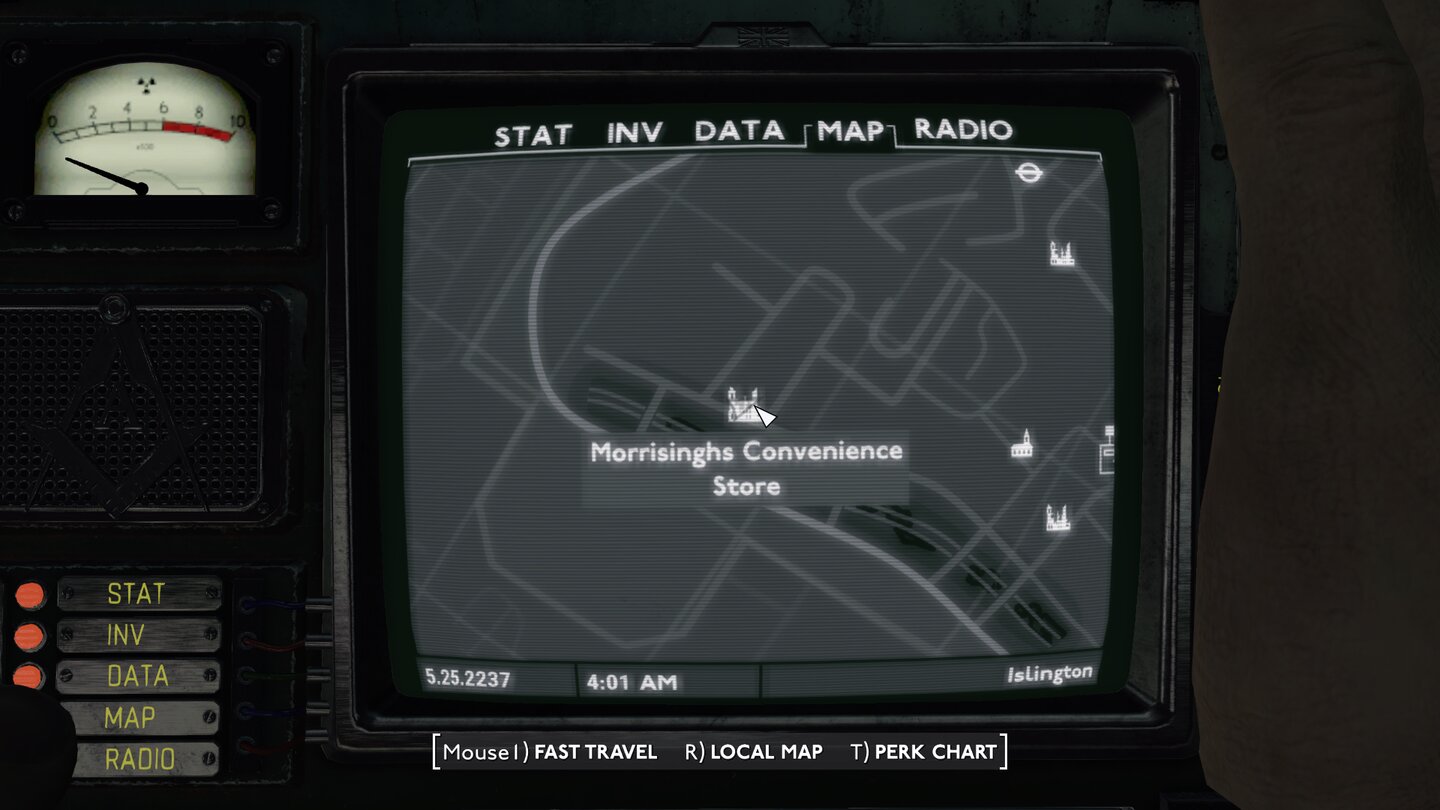Image resolution: width=1440 pixels, height=810 pixels.
Task: Click the cathedral marker in the upper right
Action: pyautogui.click(x=1060, y=252)
